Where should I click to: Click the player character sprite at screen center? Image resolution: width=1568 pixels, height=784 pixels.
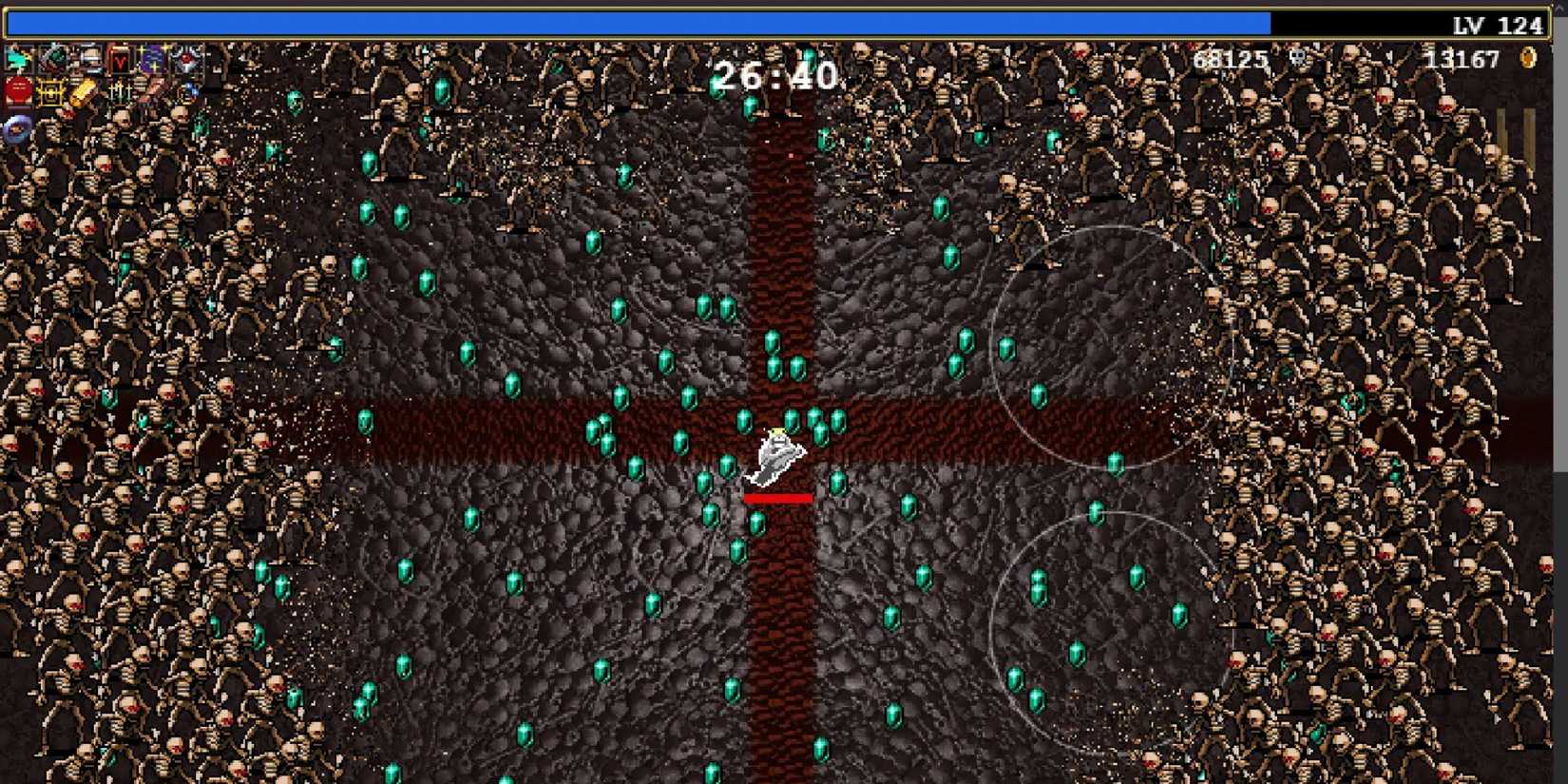point(777,456)
